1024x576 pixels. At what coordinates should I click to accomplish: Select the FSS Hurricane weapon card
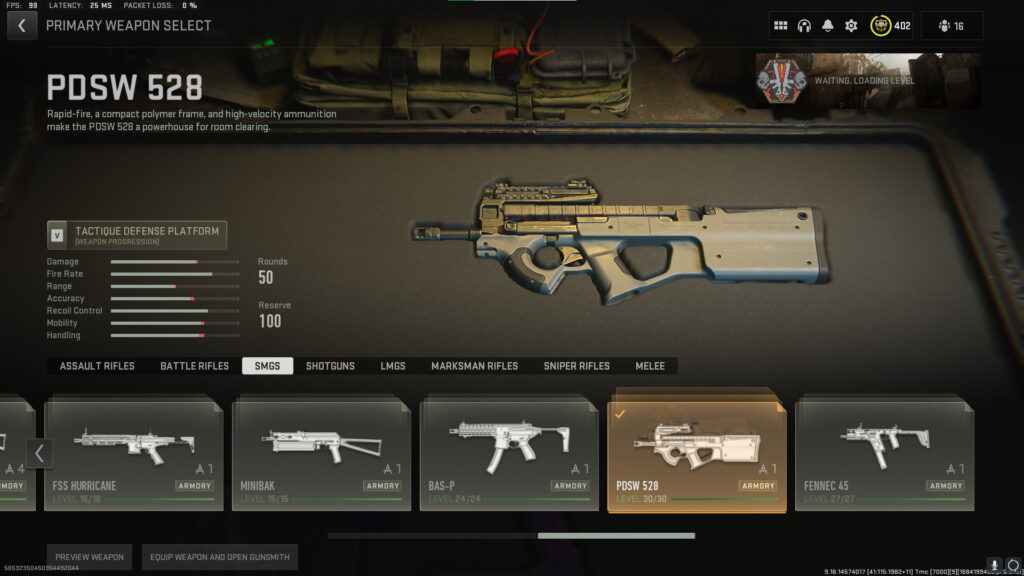[133, 452]
